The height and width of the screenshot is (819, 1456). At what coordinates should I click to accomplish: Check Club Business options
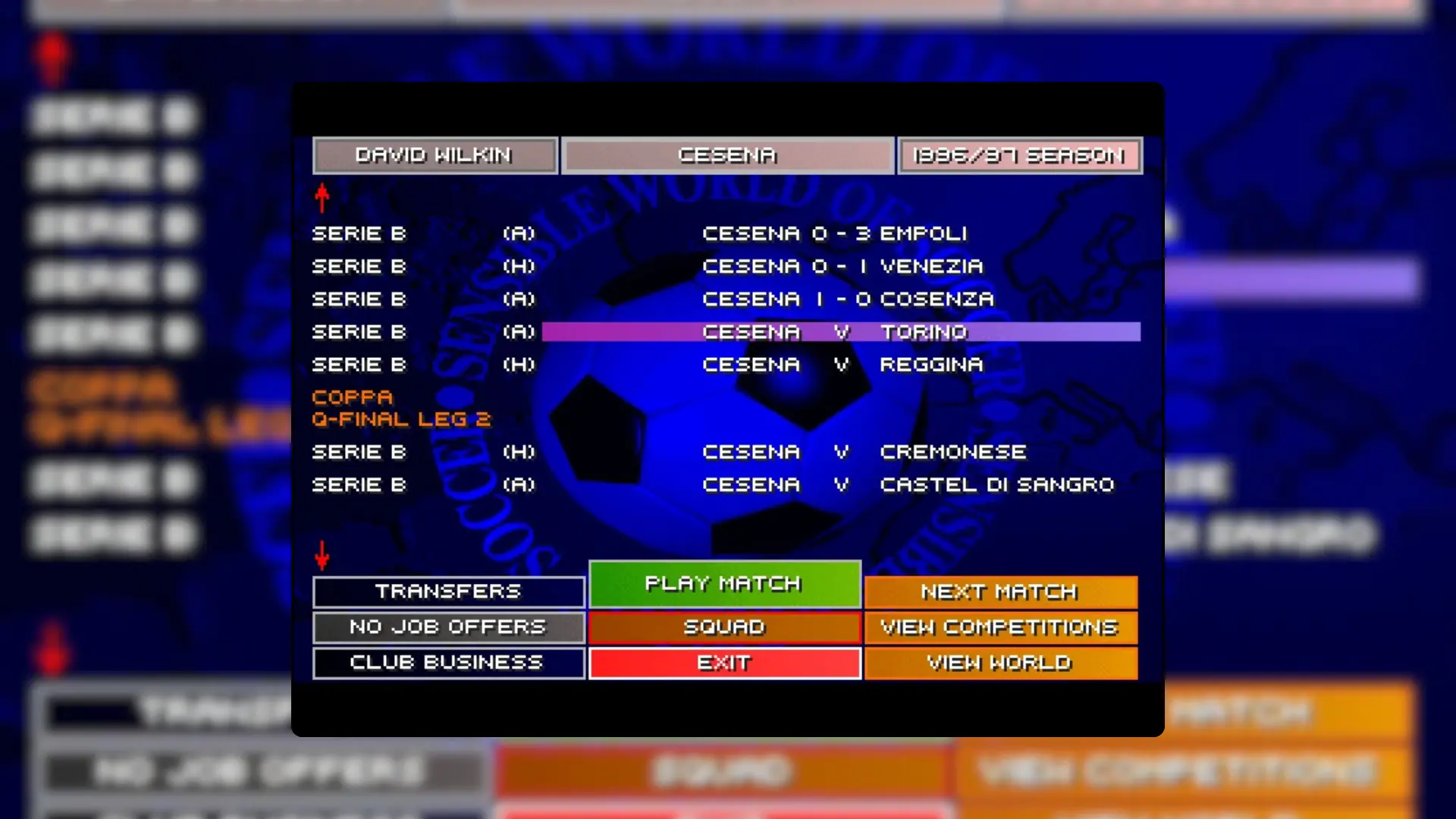coord(447,662)
